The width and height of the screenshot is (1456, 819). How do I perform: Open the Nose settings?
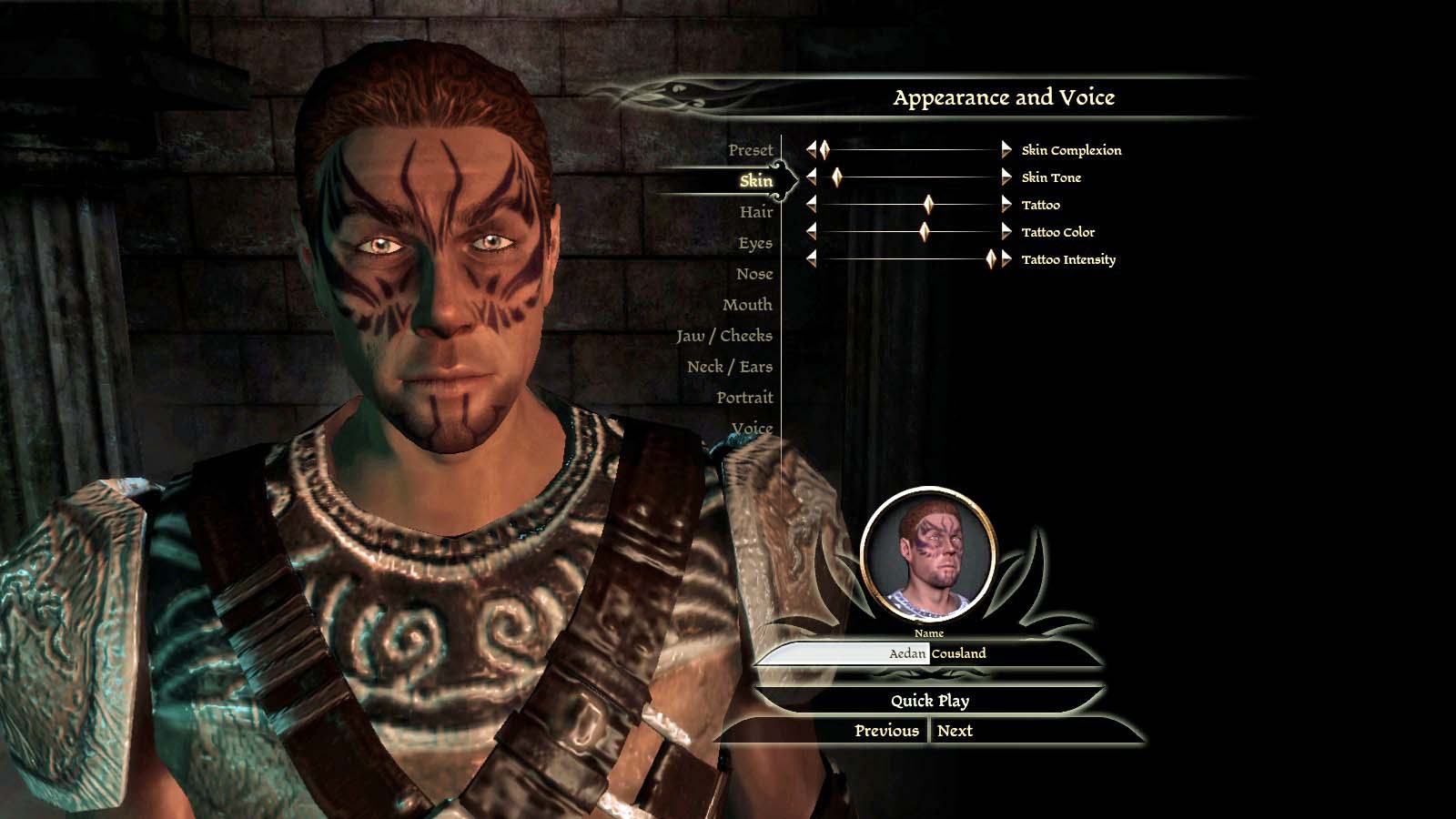[753, 274]
